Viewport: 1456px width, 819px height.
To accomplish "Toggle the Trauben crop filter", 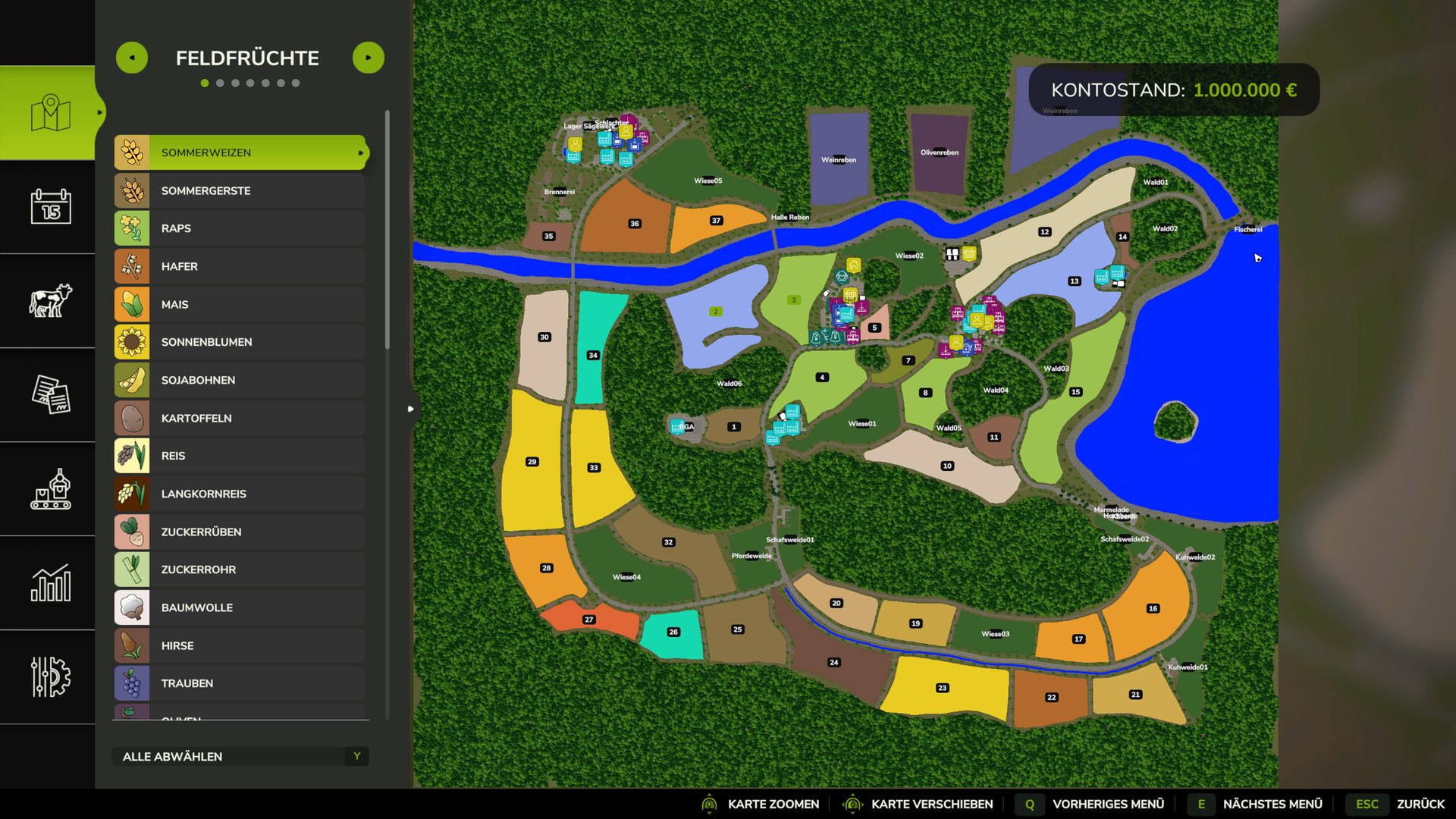I will [x=240, y=683].
